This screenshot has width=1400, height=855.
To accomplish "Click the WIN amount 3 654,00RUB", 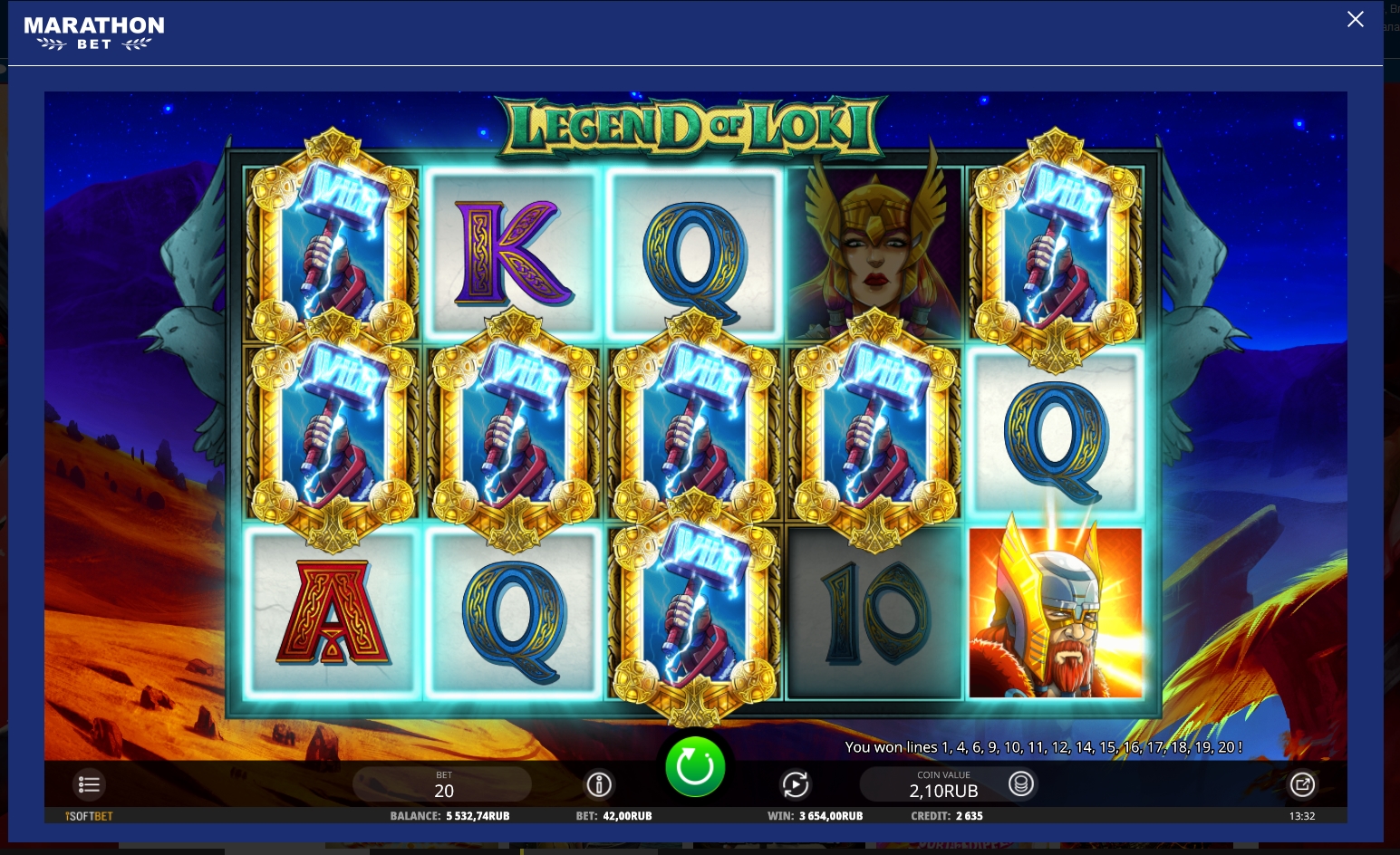I will click(x=815, y=815).
